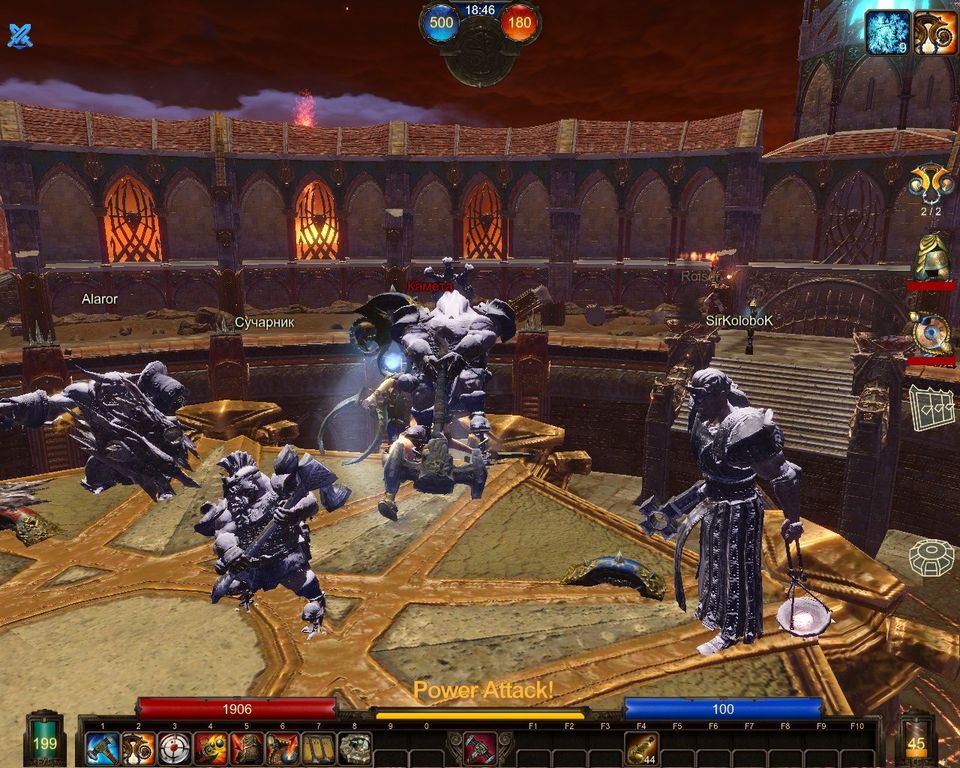
Task: Activate the golden scroll ability in slot 7
Action: (319, 748)
